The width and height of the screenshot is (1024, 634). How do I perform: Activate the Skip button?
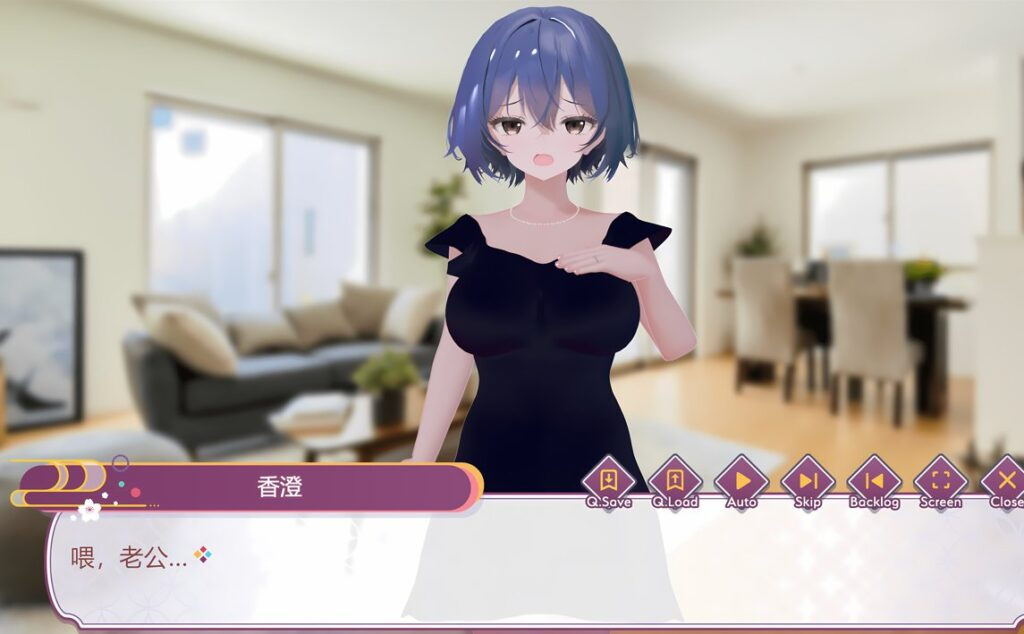tap(808, 481)
